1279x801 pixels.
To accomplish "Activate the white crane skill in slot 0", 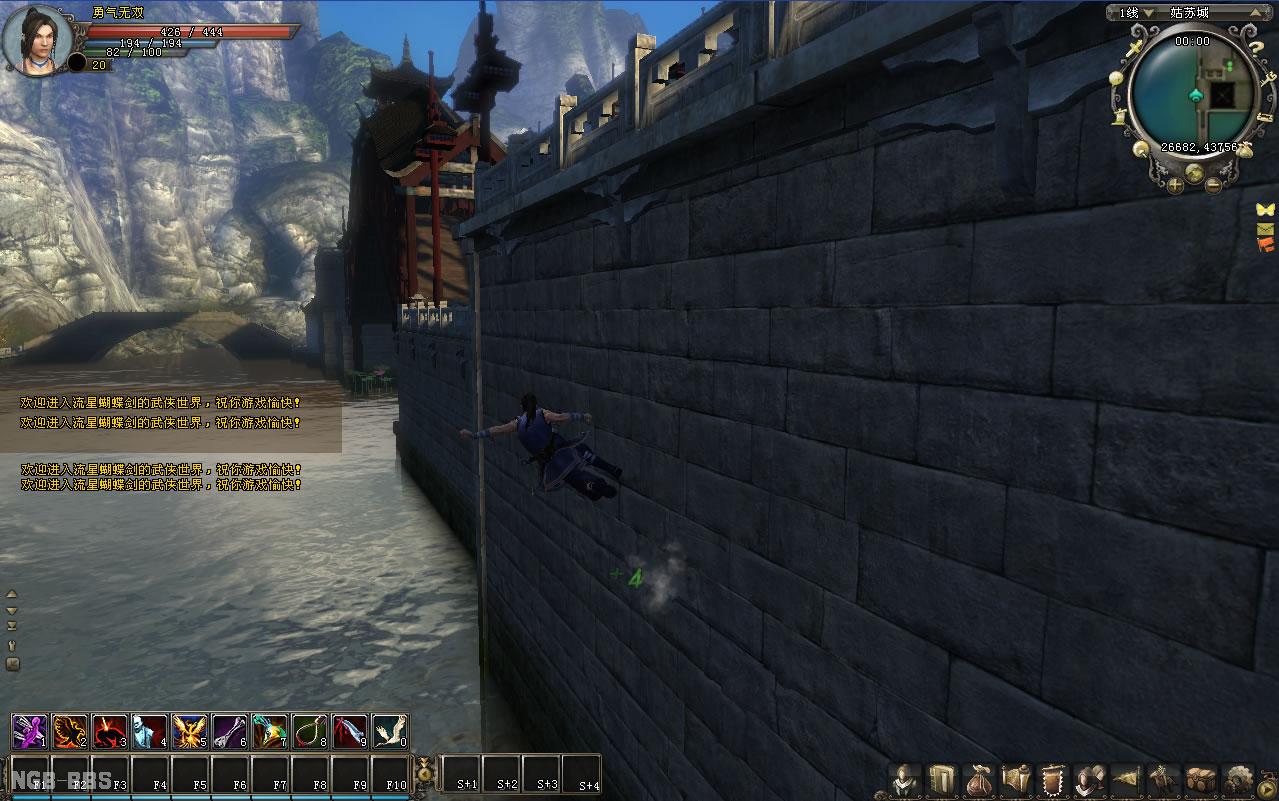I will coord(390,732).
